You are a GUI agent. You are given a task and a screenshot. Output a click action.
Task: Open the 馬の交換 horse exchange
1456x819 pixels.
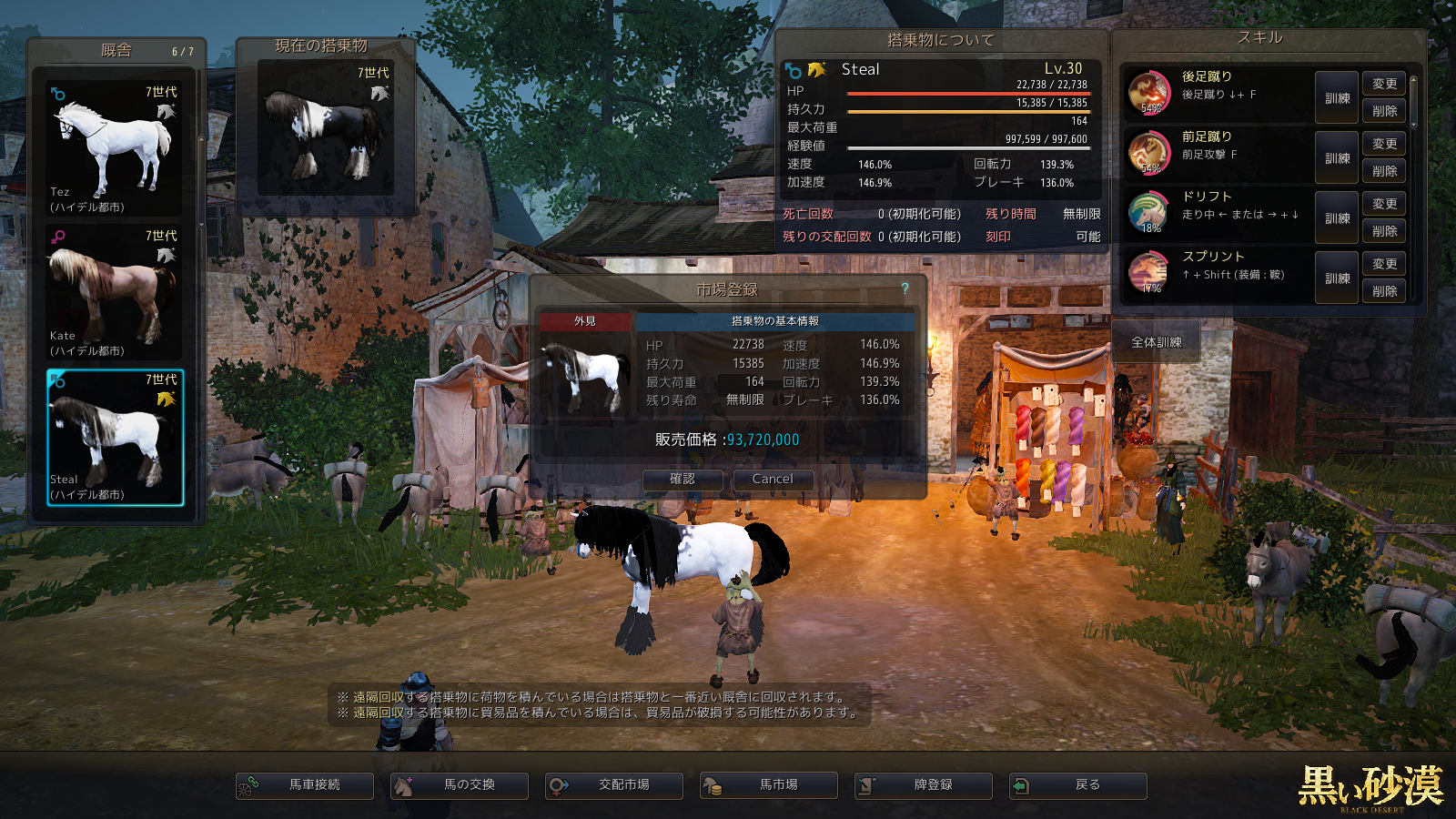(x=460, y=785)
